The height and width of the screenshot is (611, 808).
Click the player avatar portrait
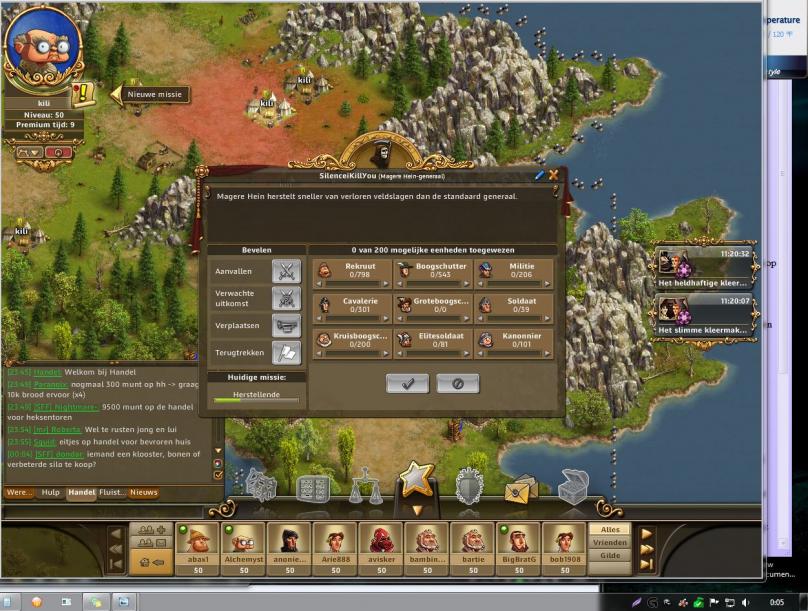42,50
